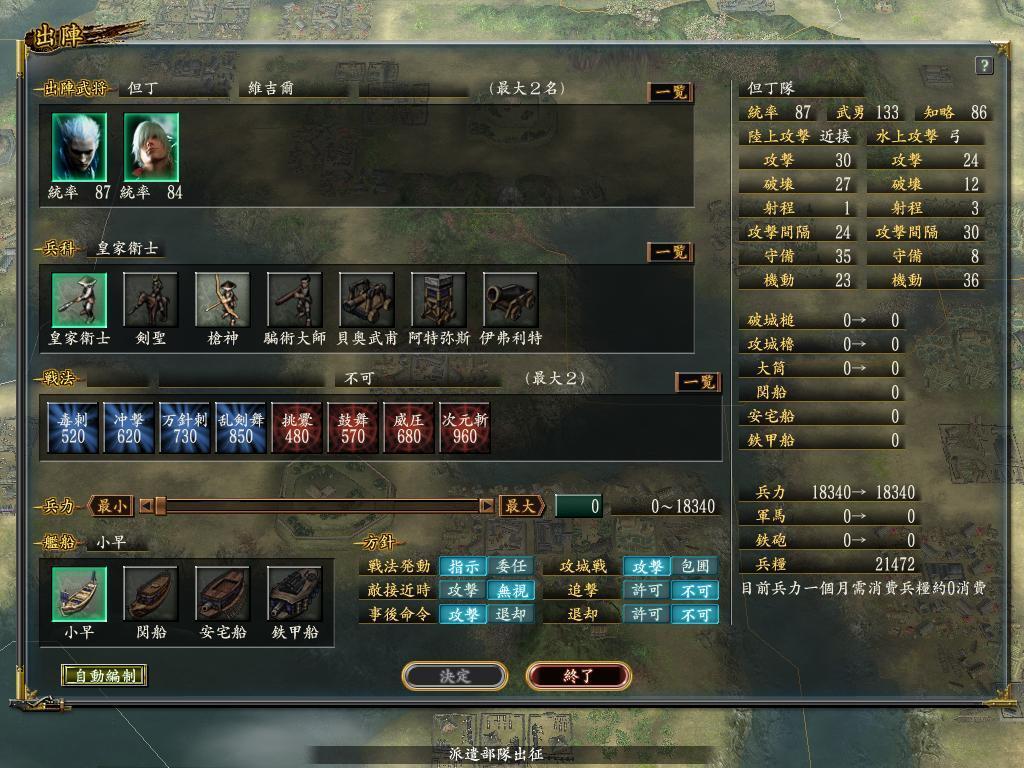Select the 小早 ship
This screenshot has height=768, width=1024.
(79, 594)
